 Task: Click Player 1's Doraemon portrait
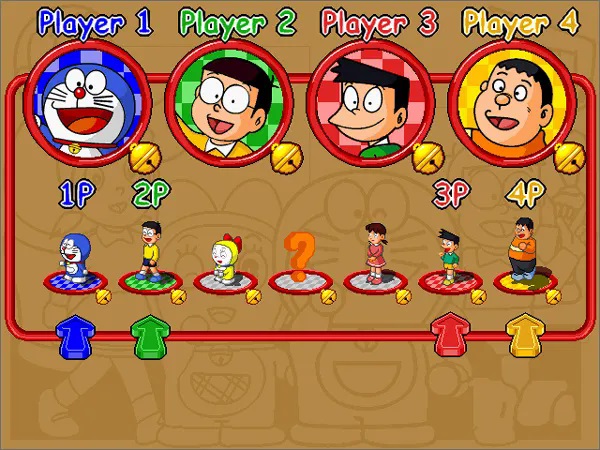90,94
